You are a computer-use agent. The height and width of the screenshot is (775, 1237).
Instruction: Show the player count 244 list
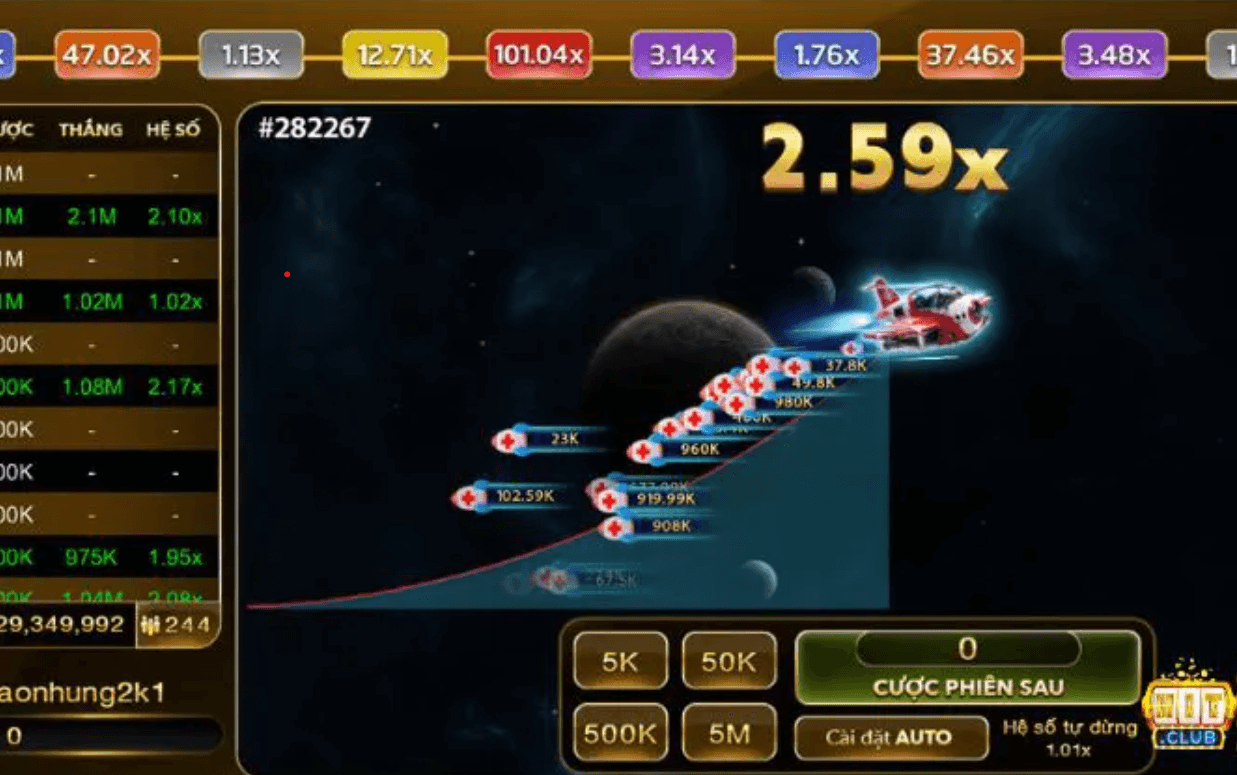(177, 625)
